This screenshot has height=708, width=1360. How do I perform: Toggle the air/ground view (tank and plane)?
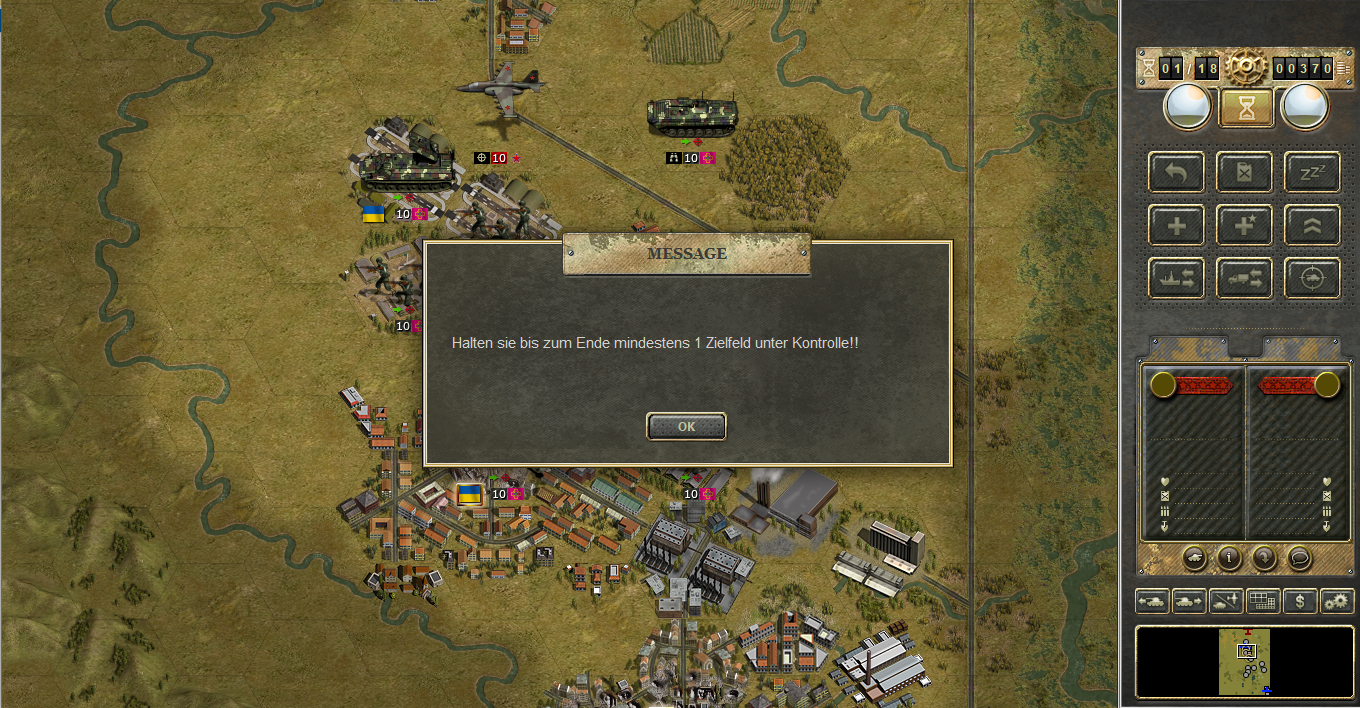(1226, 601)
